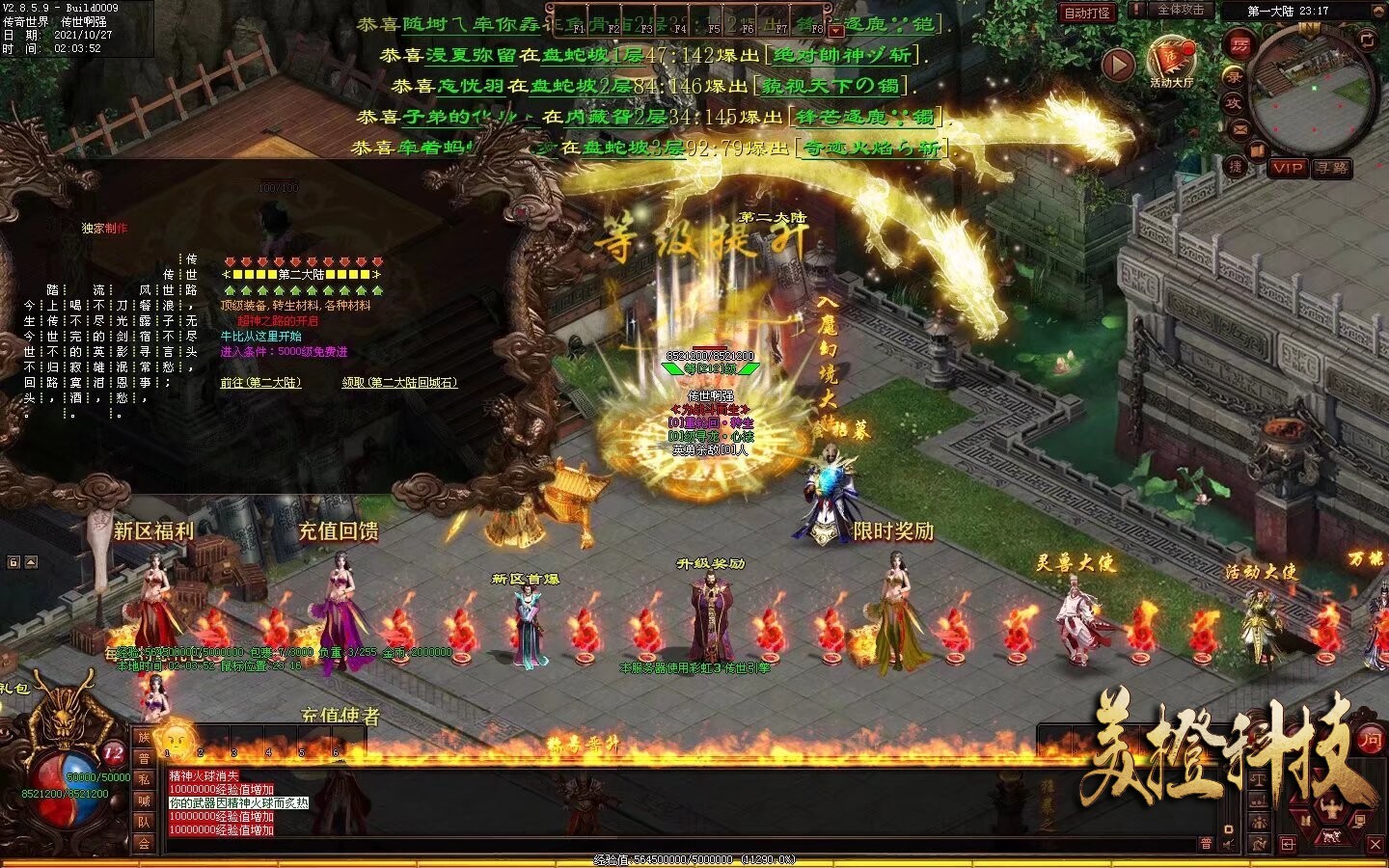Open the mail envelope icon
The height and width of the screenshot is (868, 1389).
tap(1240, 129)
